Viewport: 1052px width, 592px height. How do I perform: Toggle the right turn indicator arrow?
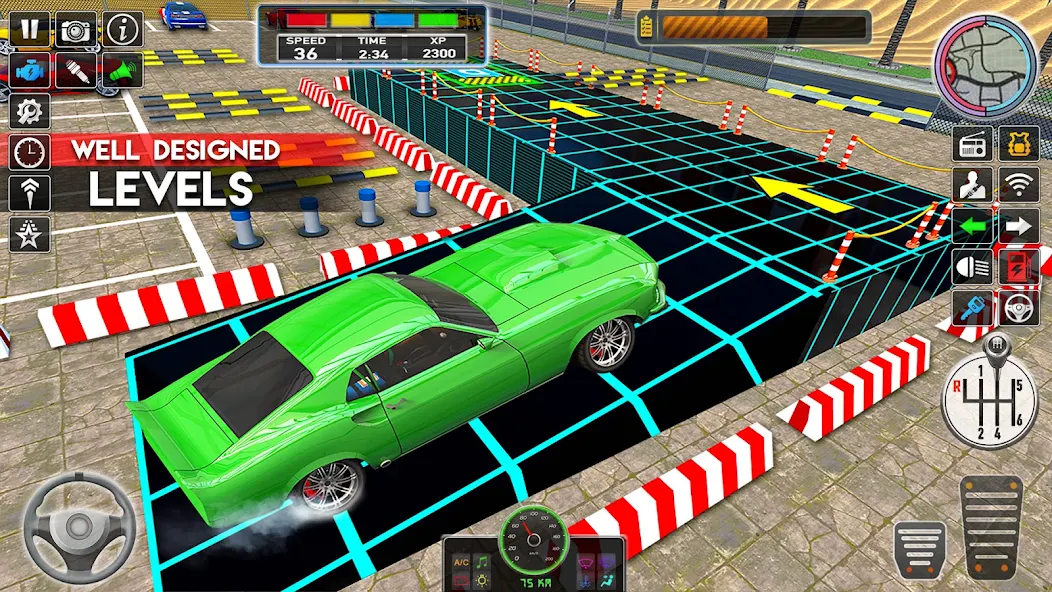coord(1018,226)
